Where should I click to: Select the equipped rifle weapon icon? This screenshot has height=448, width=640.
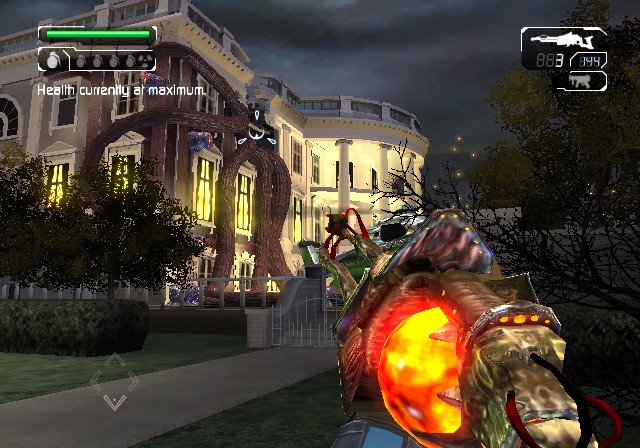pyautogui.click(x=560, y=41)
